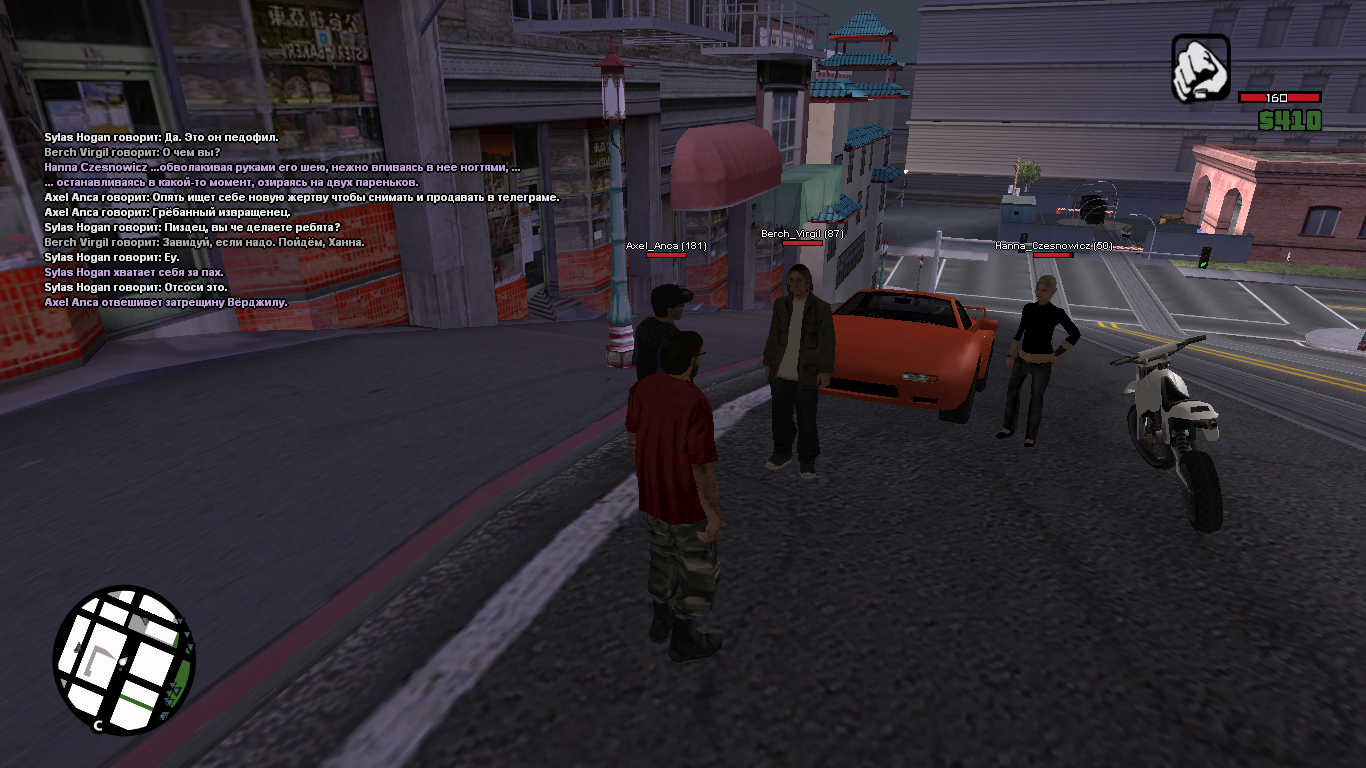Screen dimensions: 1366x768
Task: Select the Axel_Anca player nametag
Action: [x=666, y=245]
